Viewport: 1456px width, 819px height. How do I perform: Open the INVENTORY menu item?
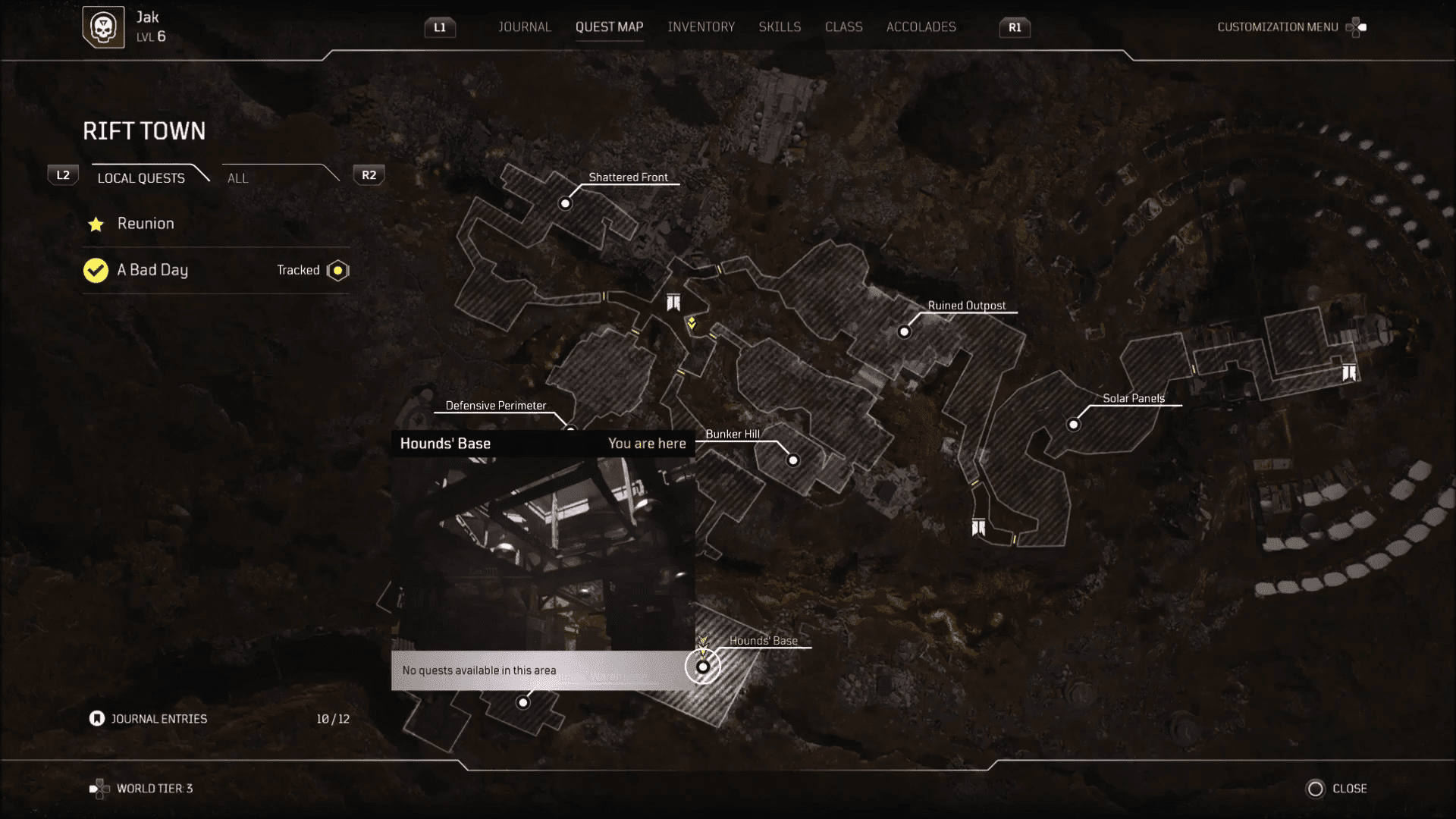pos(701,27)
